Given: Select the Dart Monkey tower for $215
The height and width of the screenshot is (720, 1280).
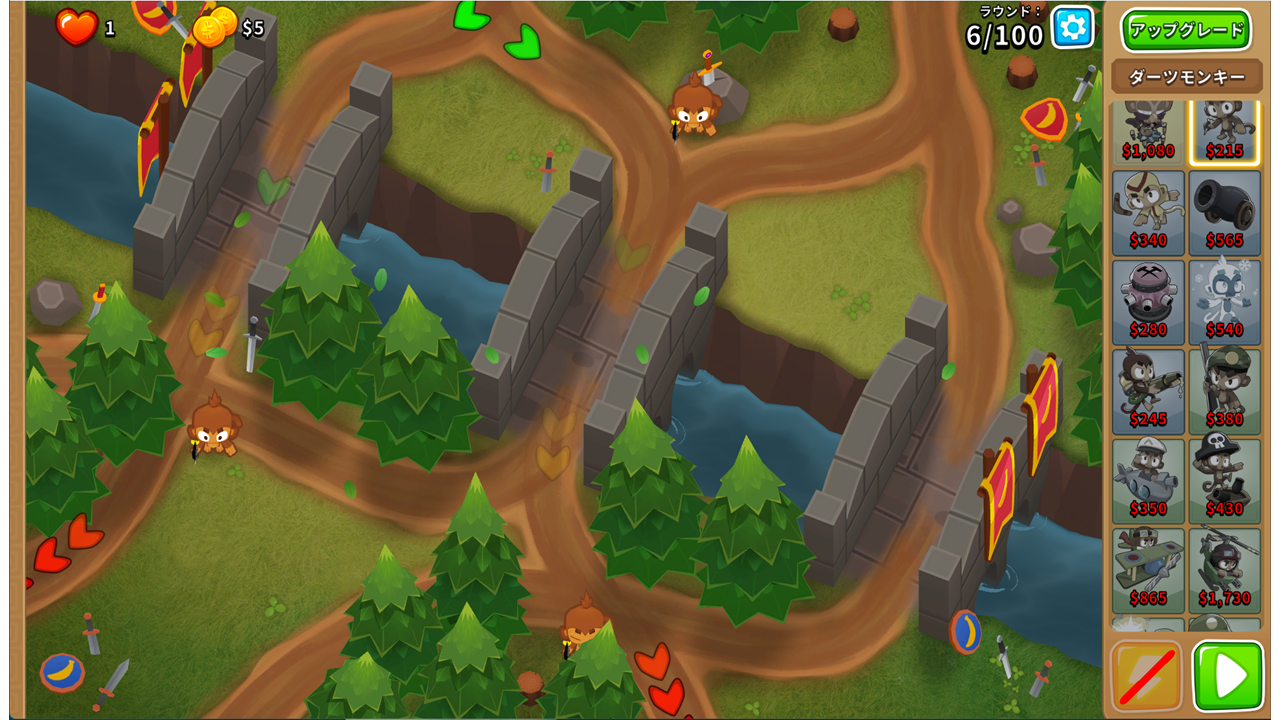Looking at the screenshot, I should [x=1224, y=130].
